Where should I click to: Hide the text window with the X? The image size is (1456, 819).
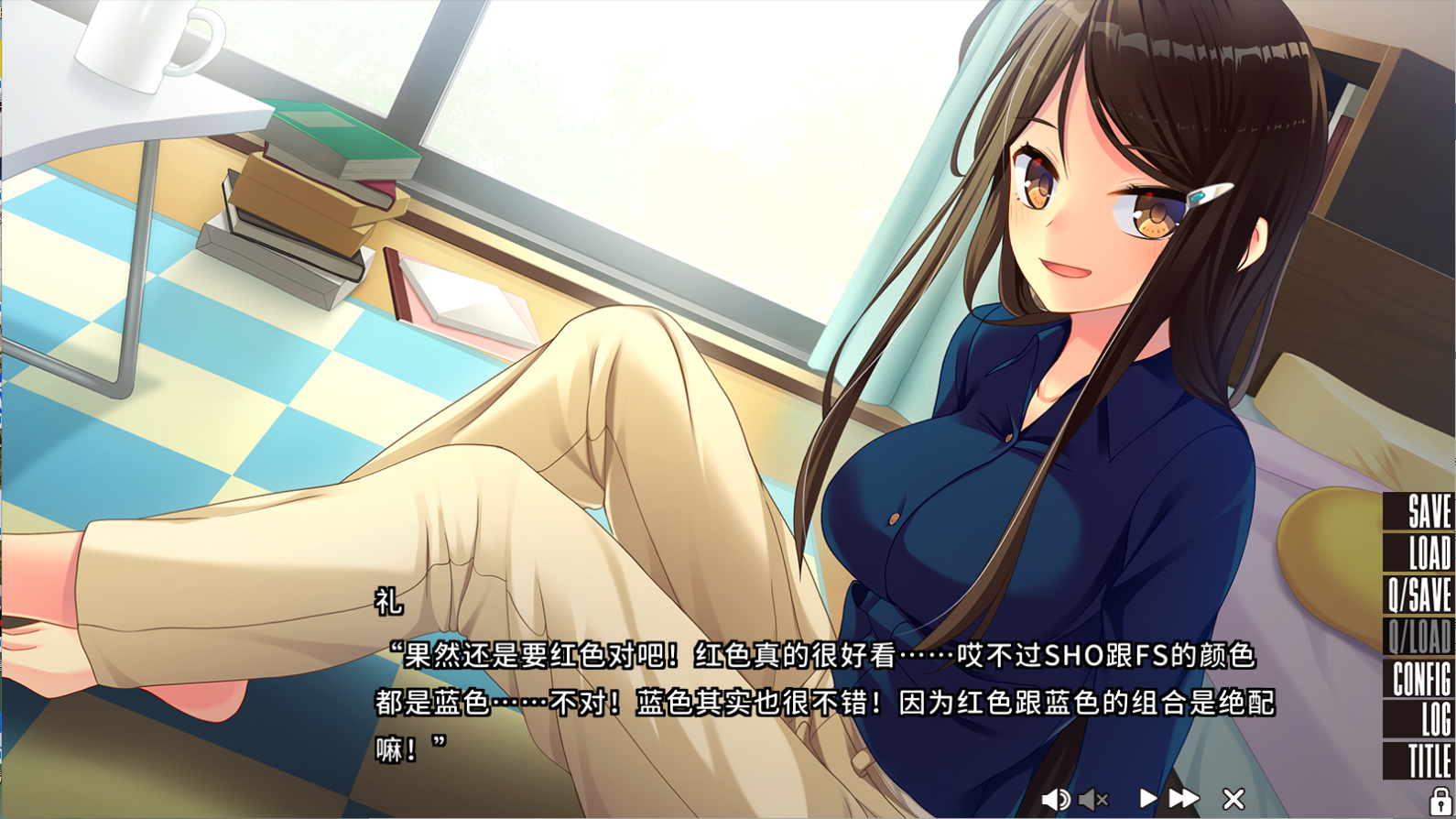[x=1233, y=799]
